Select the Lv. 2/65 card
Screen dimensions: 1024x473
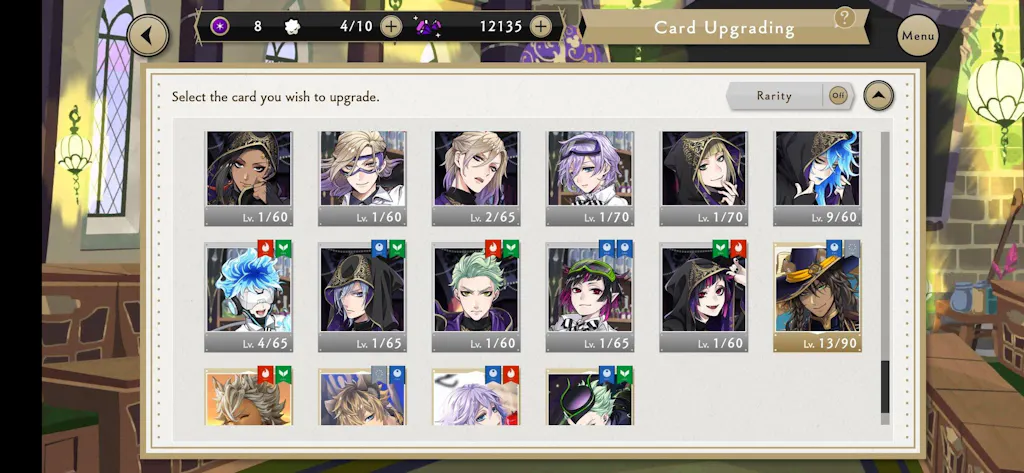point(476,178)
